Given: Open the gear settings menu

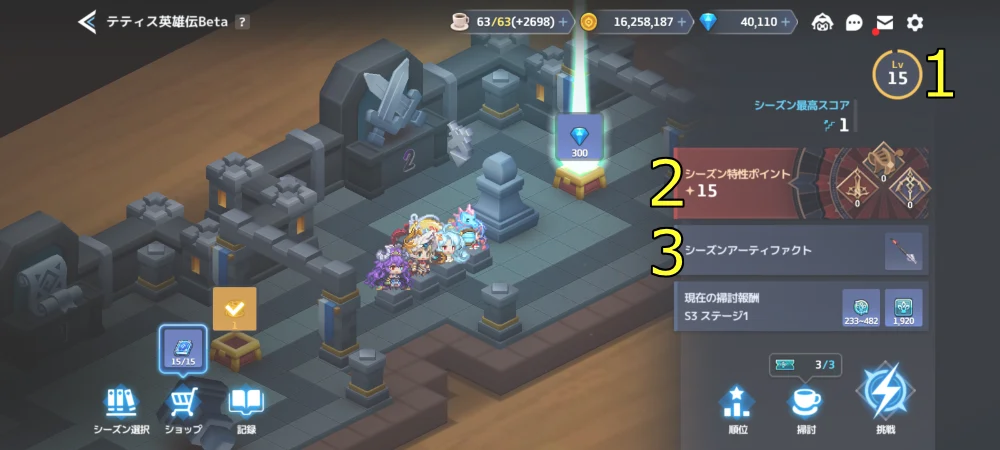Looking at the screenshot, I should point(914,23).
